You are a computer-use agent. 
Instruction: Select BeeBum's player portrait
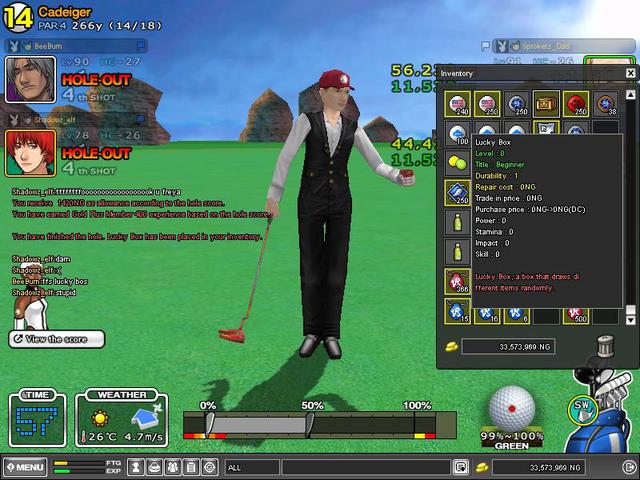[31, 78]
